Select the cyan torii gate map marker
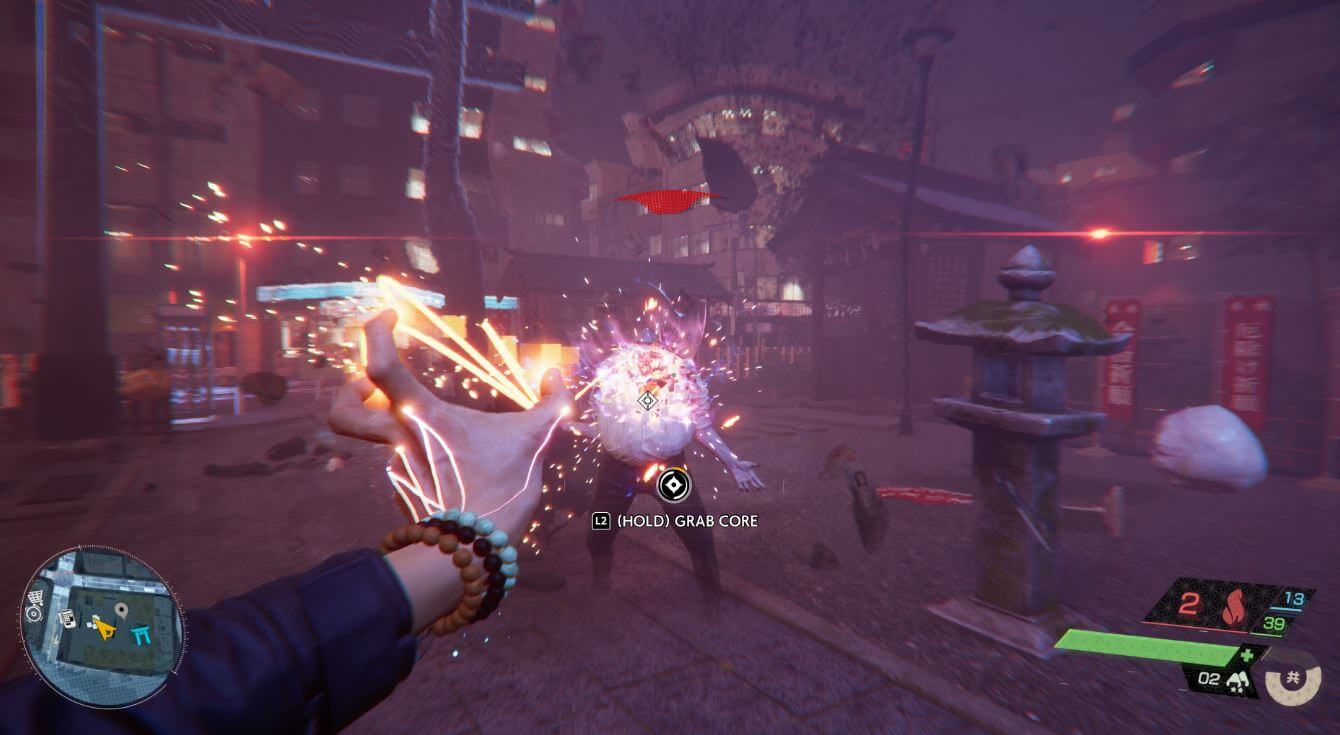 pos(140,632)
